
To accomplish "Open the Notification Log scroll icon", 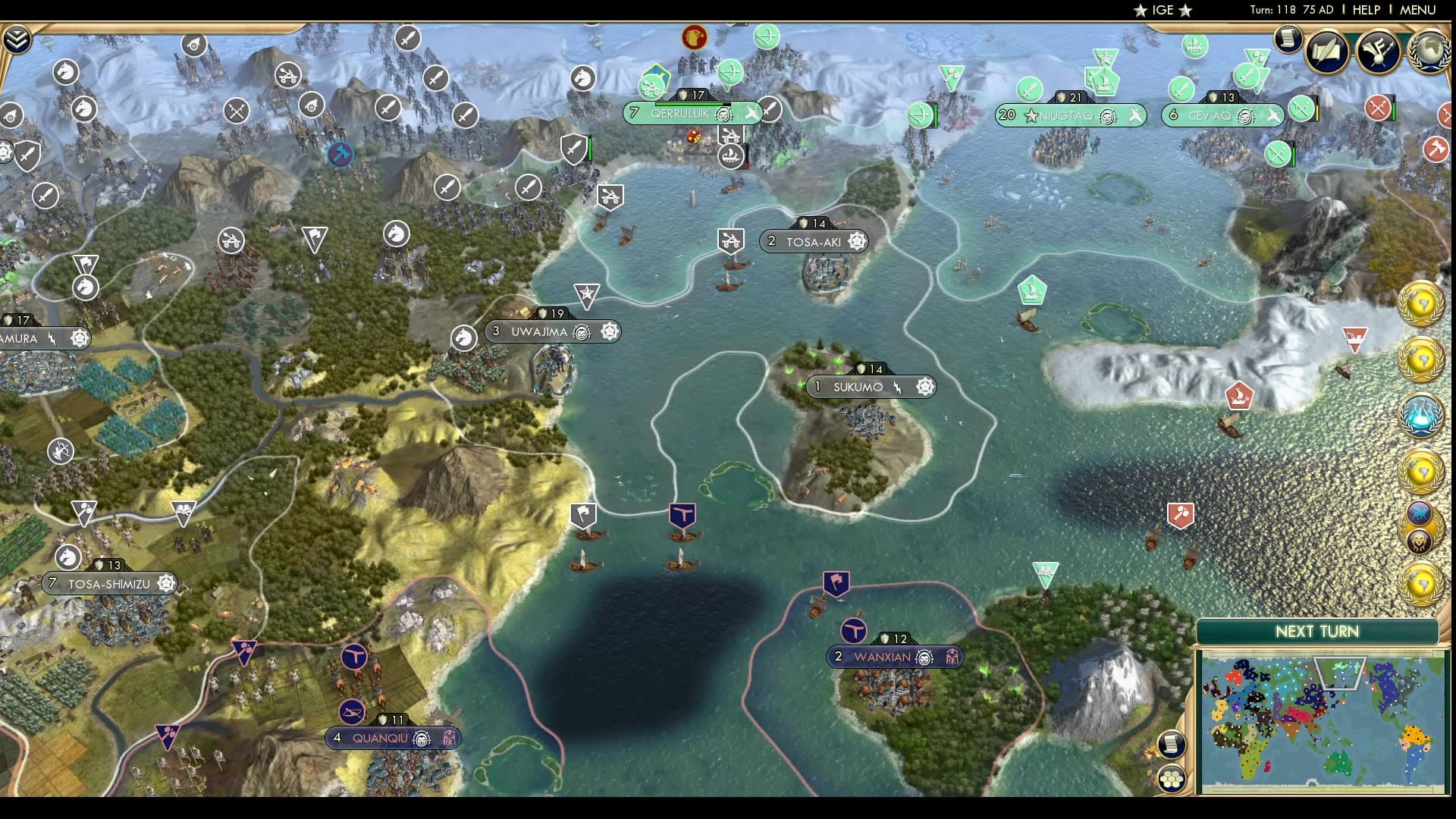I will (x=1287, y=38).
